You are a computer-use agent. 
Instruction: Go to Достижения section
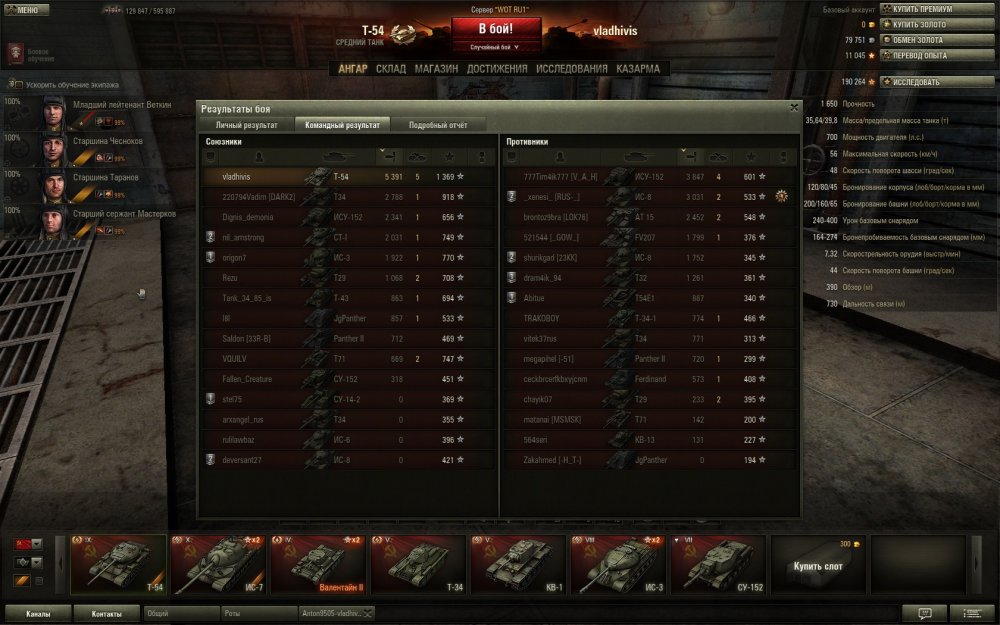[497, 69]
